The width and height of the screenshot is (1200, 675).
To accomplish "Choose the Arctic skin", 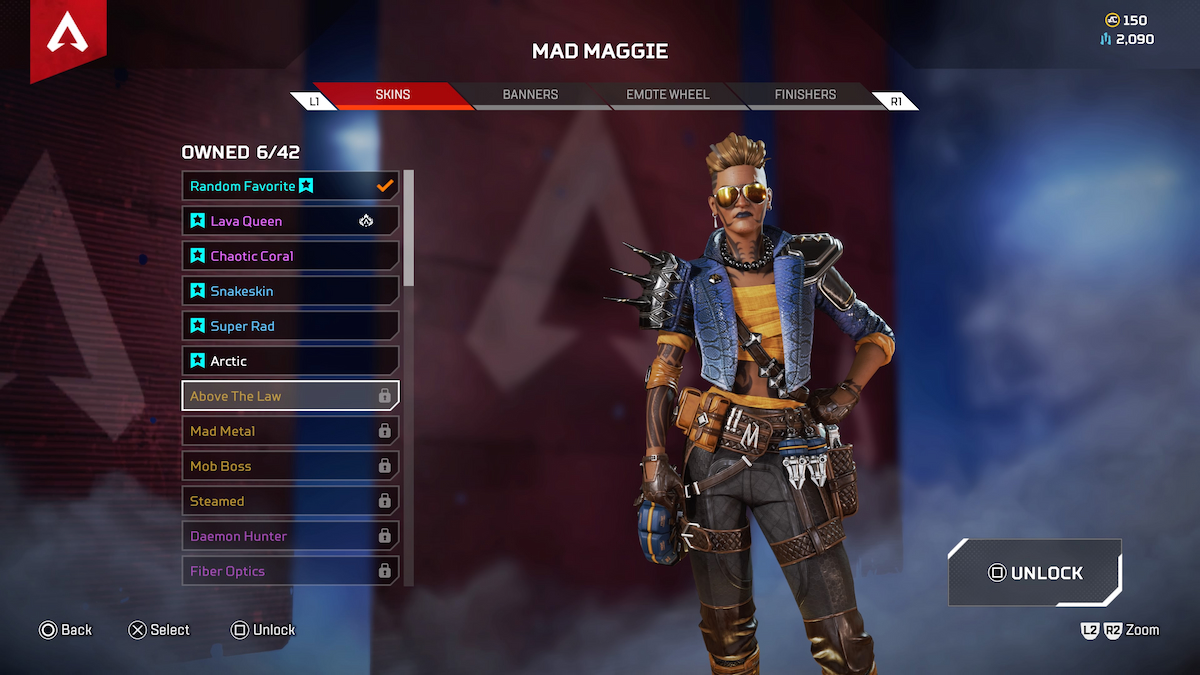I will pyautogui.click(x=290, y=361).
